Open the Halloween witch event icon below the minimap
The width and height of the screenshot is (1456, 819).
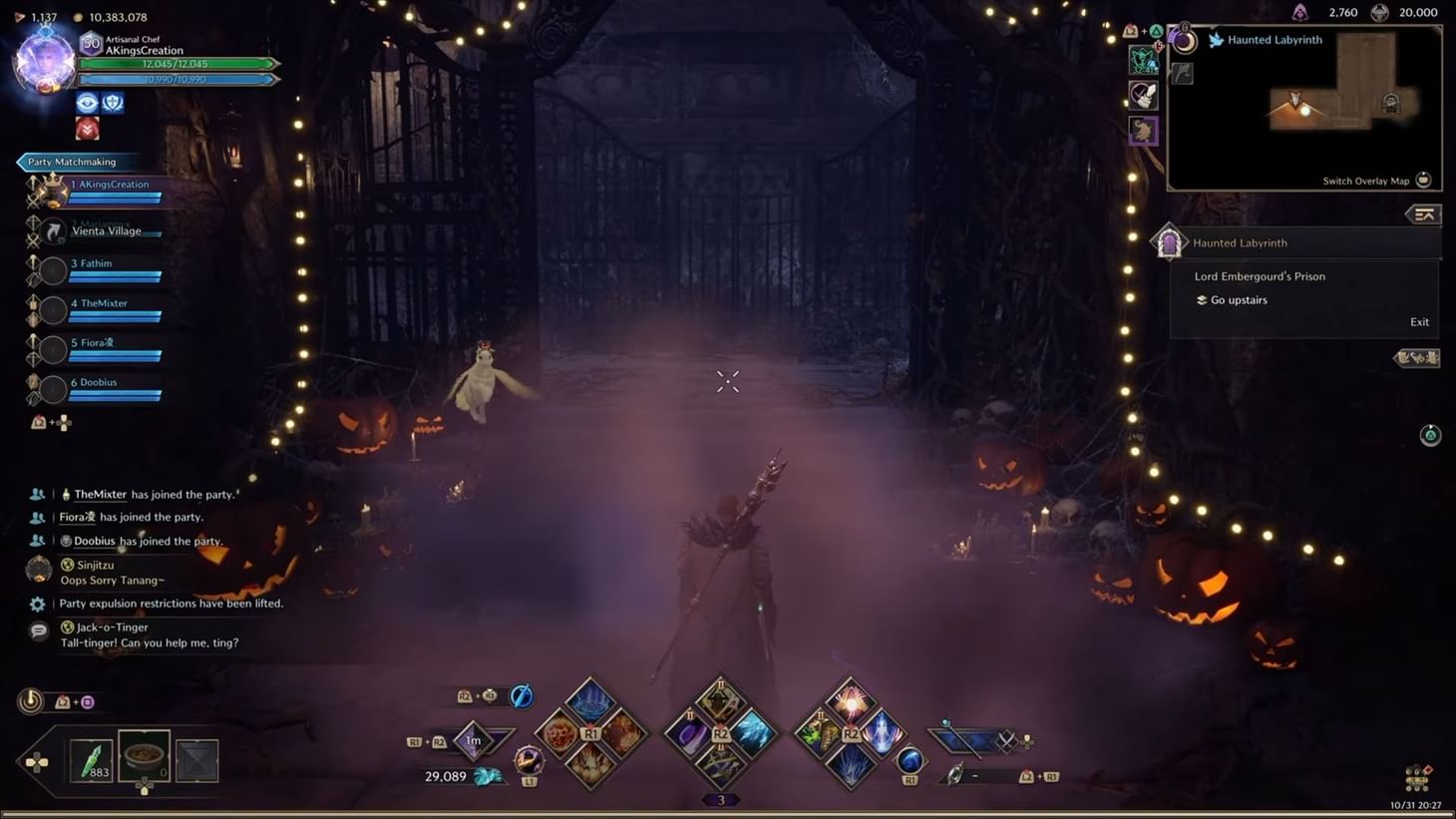coord(1143,131)
